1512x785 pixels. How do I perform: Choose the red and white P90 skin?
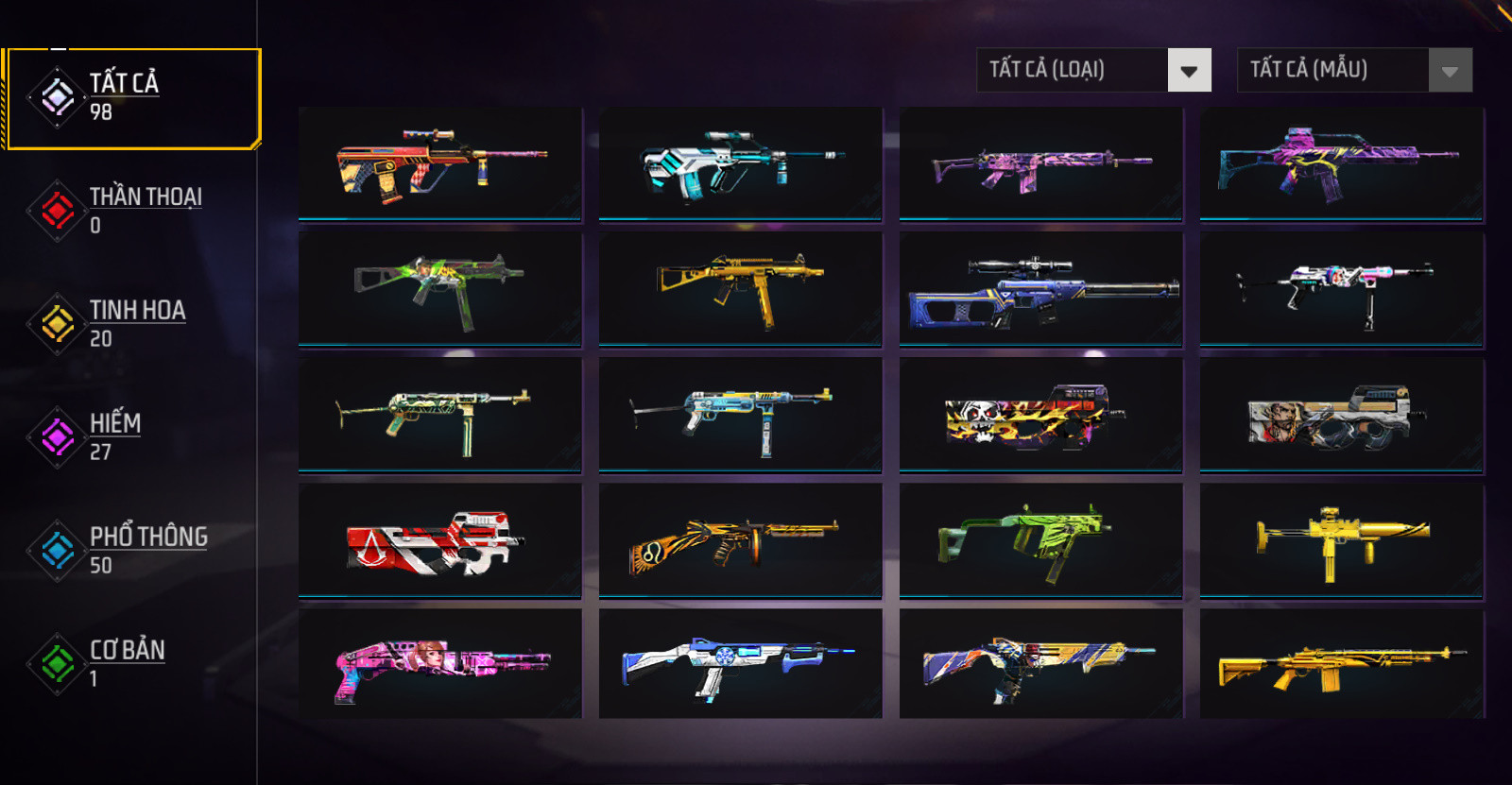[x=440, y=540]
